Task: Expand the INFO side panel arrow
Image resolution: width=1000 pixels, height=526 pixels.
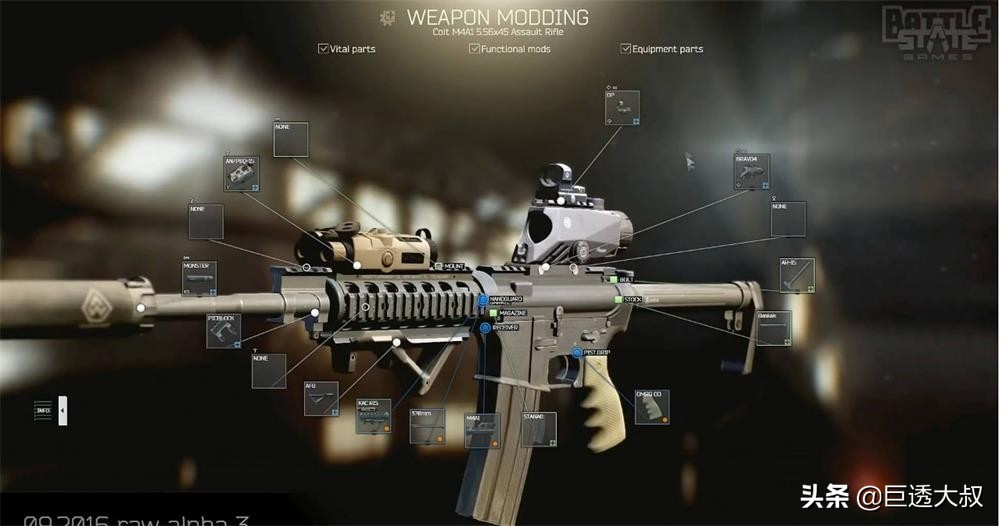Action: [x=62, y=410]
